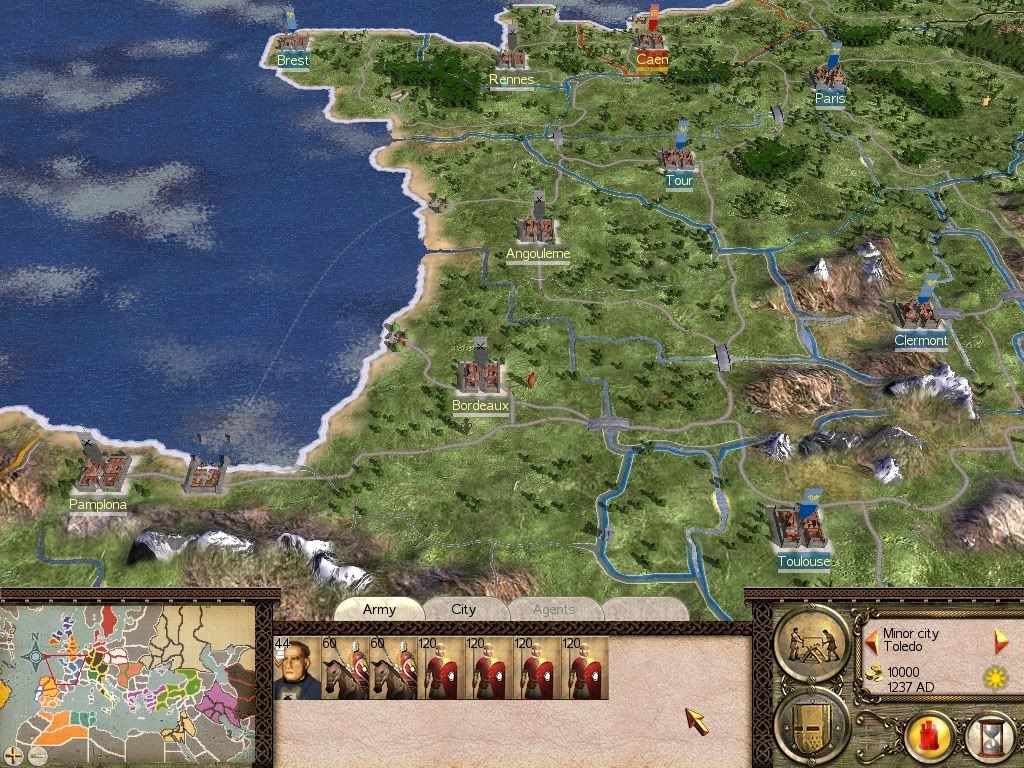Select the general's portrait card
1024x768 pixels.
click(x=295, y=668)
